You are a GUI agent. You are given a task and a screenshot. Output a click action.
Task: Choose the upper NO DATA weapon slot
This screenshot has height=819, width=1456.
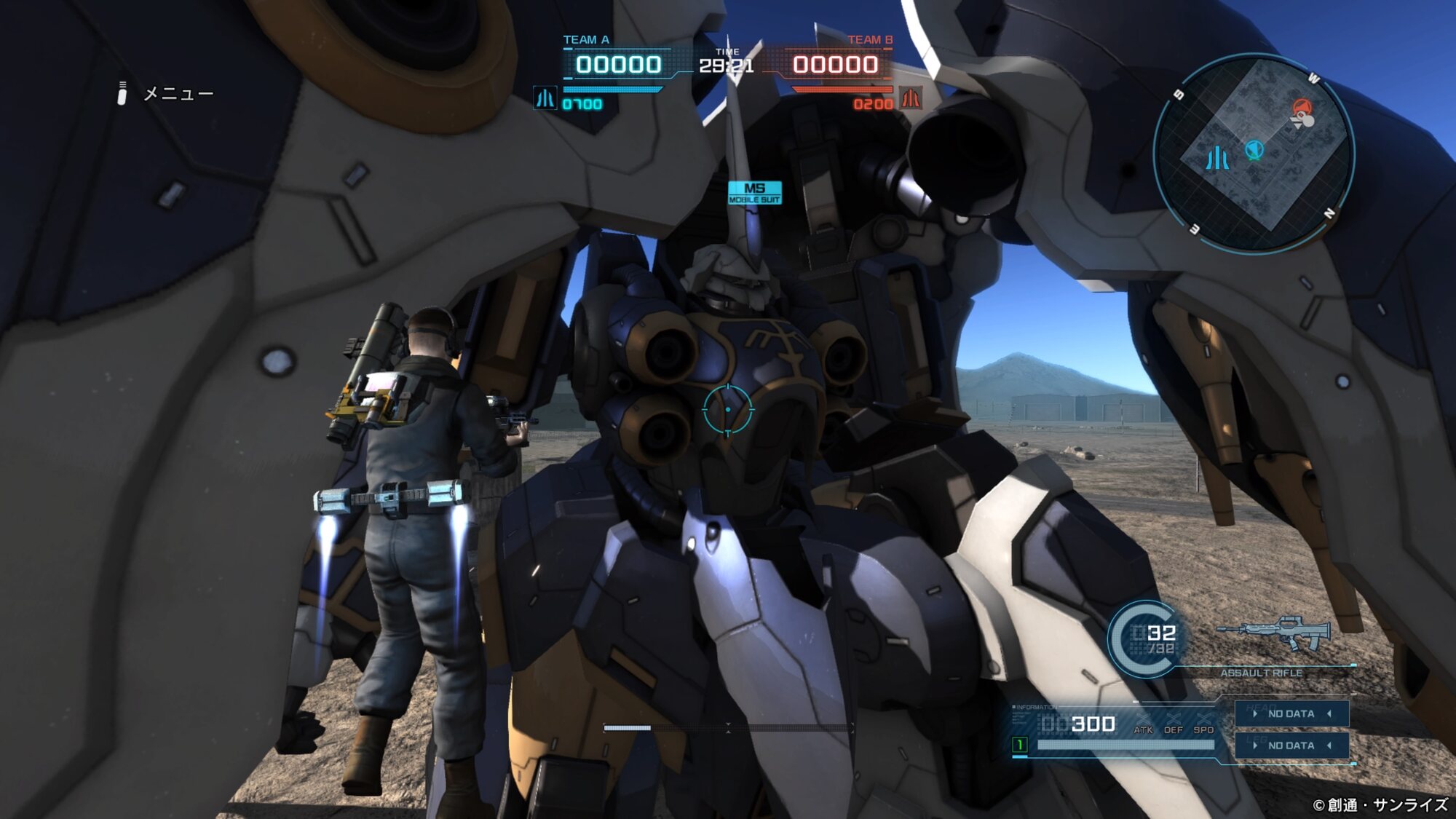pos(1291,713)
